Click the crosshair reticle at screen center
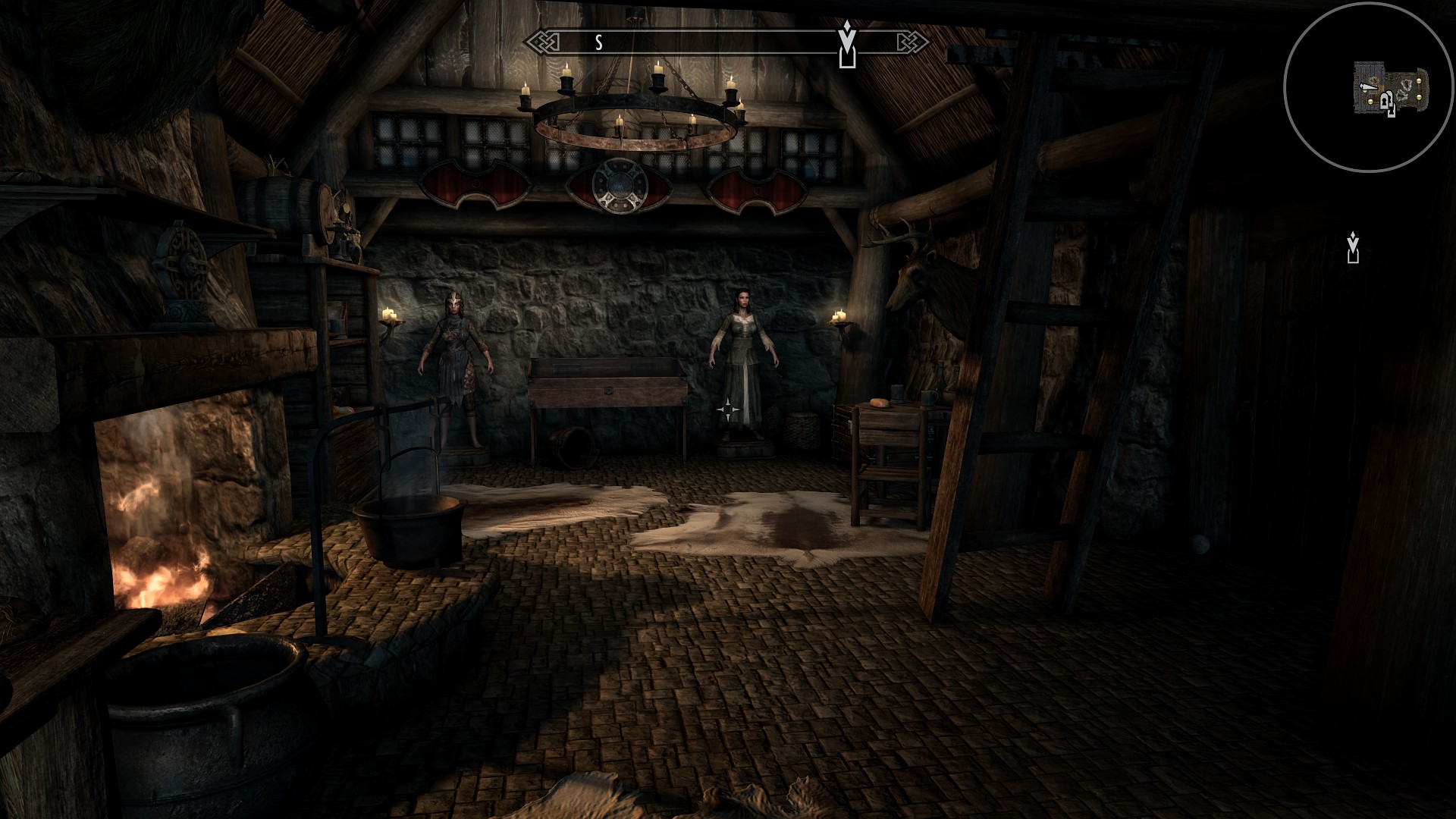The height and width of the screenshot is (819, 1456). 730,409
